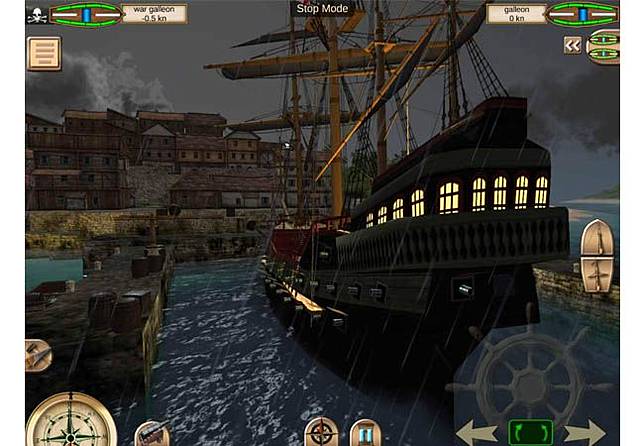Steer right with the right arrow
This screenshot has height=446, width=644.
tap(584, 432)
